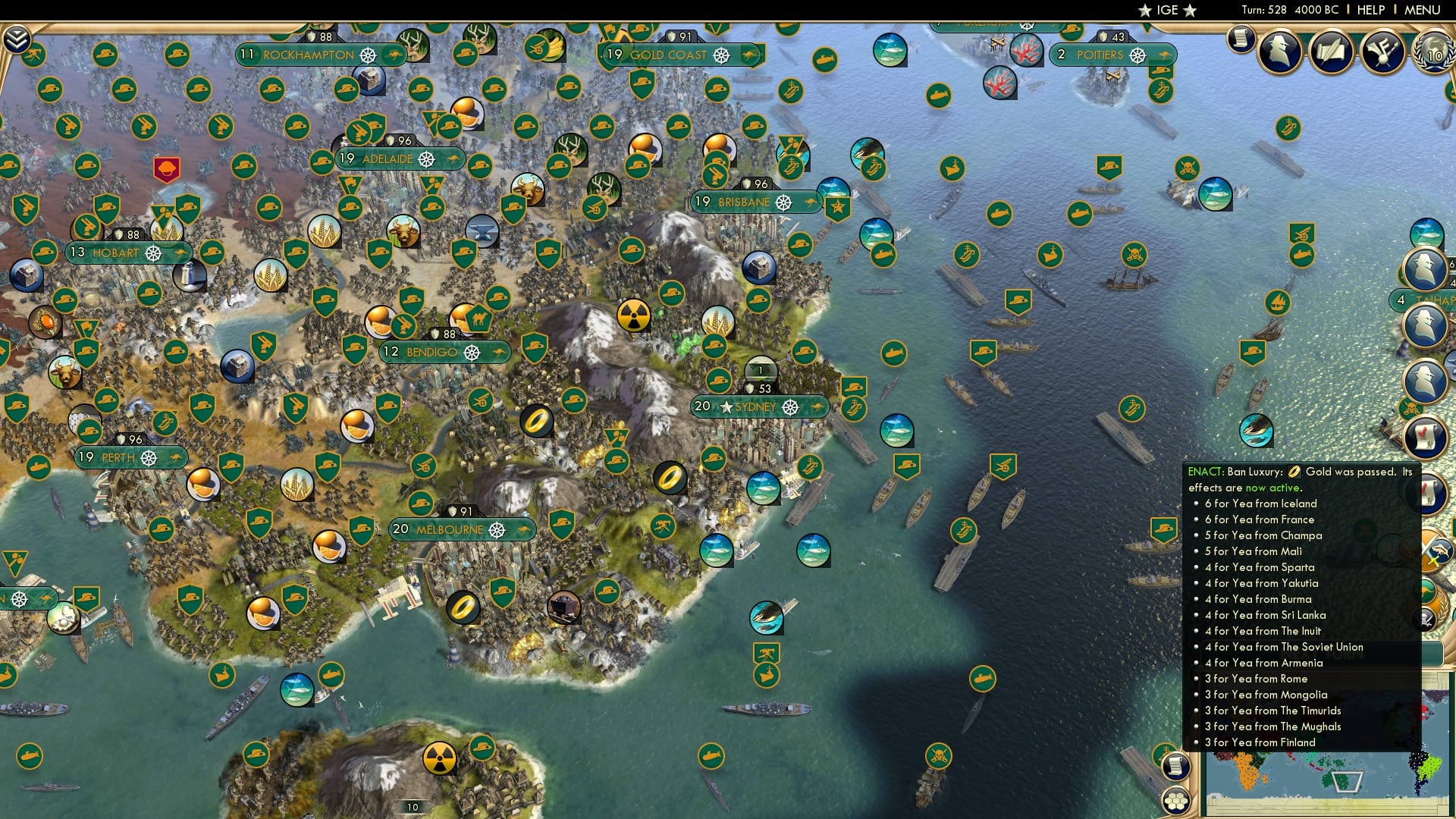1456x819 pixels.
Task: Click Australia on the minimap
Action: [x=1336, y=780]
